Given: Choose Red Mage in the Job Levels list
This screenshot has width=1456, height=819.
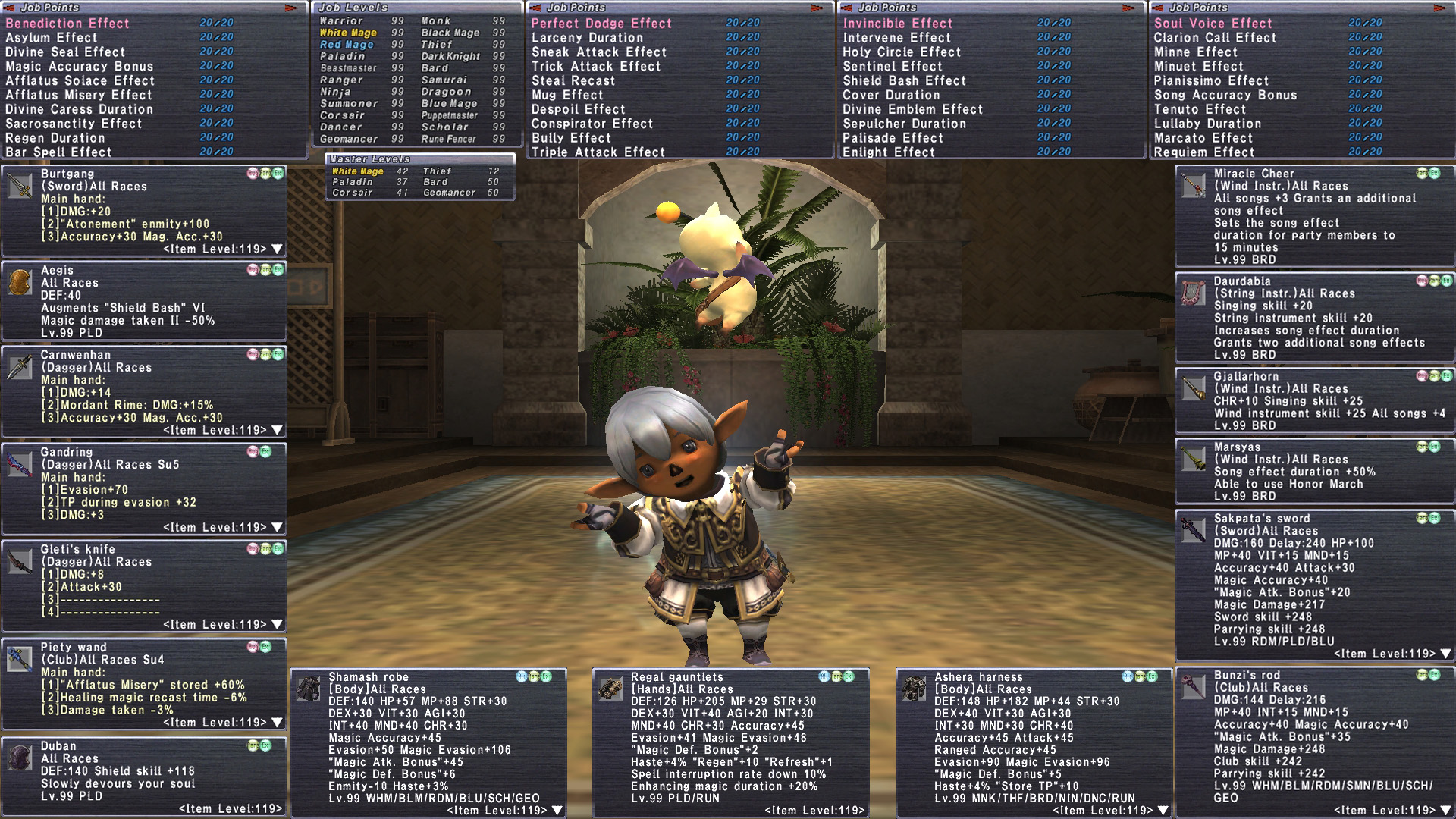Looking at the screenshot, I should pyautogui.click(x=347, y=45).
